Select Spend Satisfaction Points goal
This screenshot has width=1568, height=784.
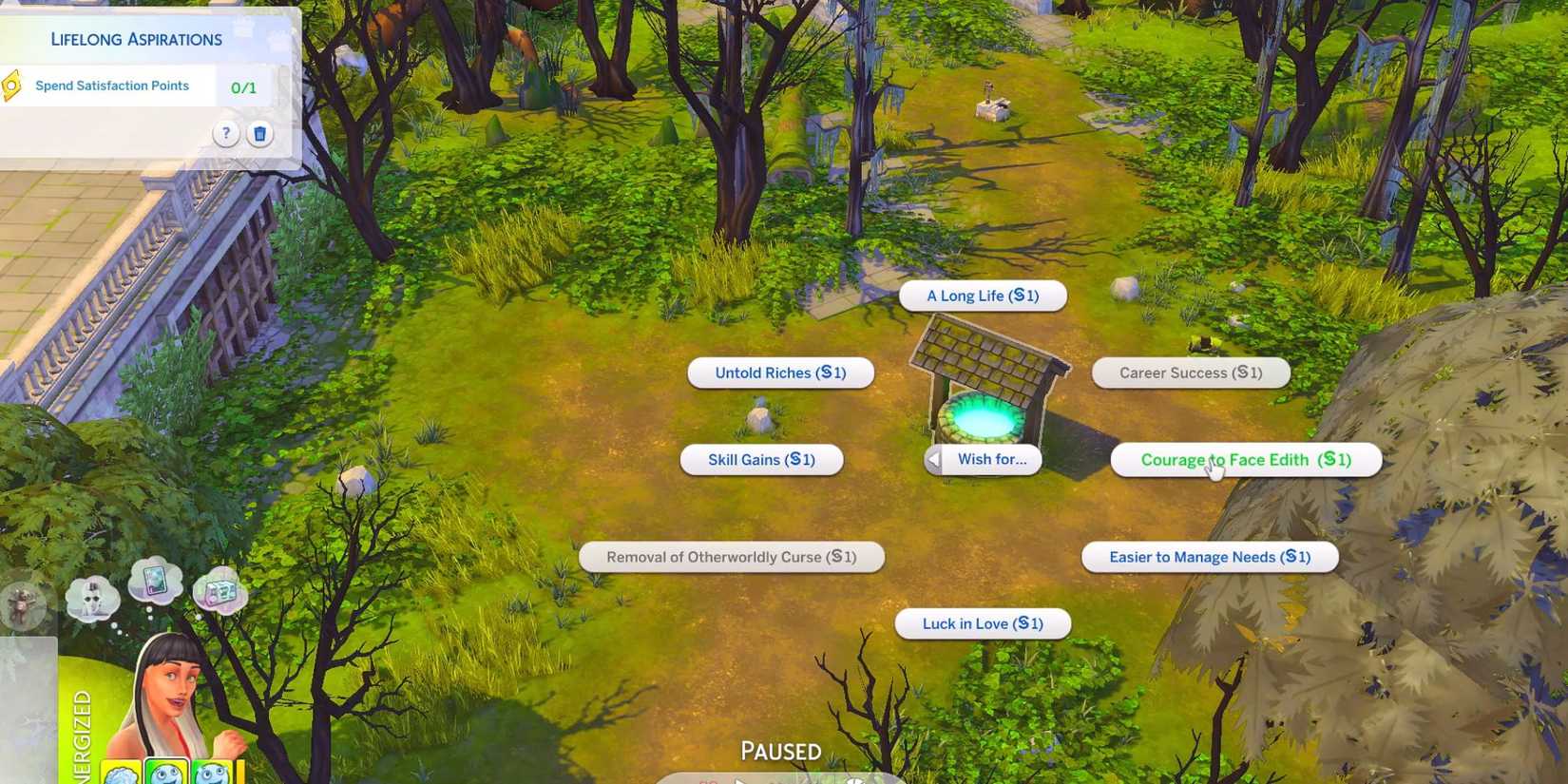(112, 86)
